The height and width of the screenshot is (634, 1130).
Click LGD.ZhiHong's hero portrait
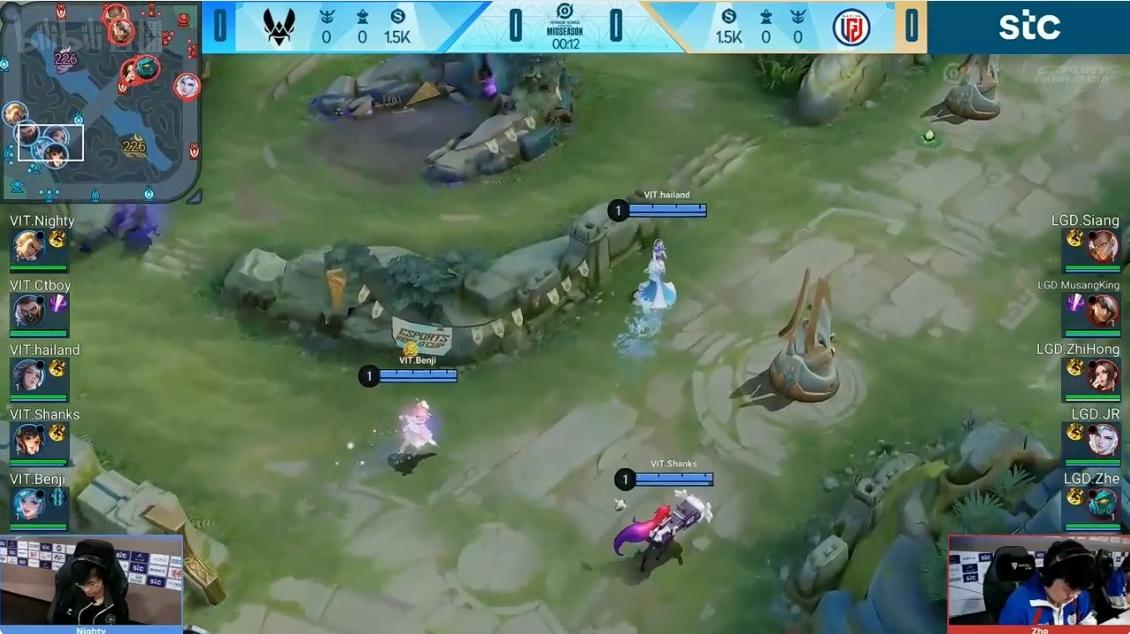pyautogui.click(x=1103, y=375)
